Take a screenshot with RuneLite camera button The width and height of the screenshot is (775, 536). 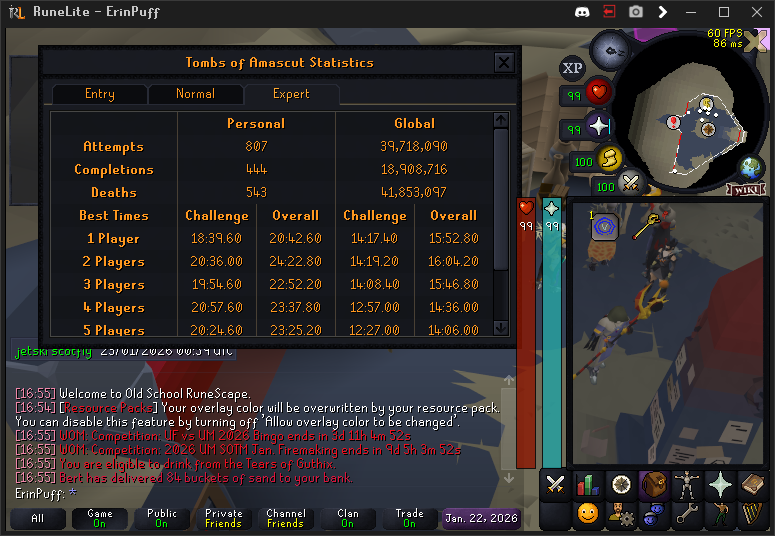coord(635,12)
